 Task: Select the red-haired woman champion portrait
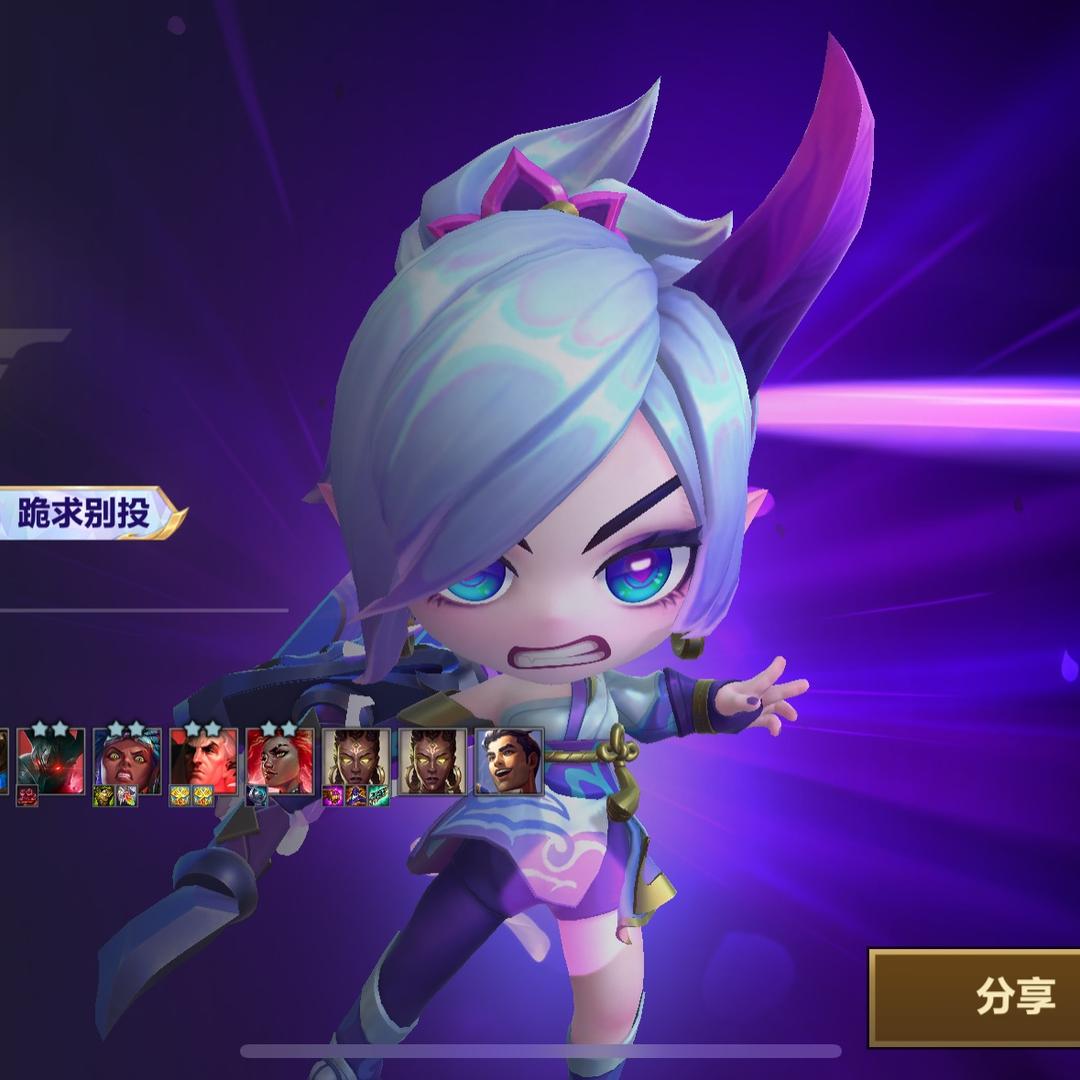click(x=280, y=762)
